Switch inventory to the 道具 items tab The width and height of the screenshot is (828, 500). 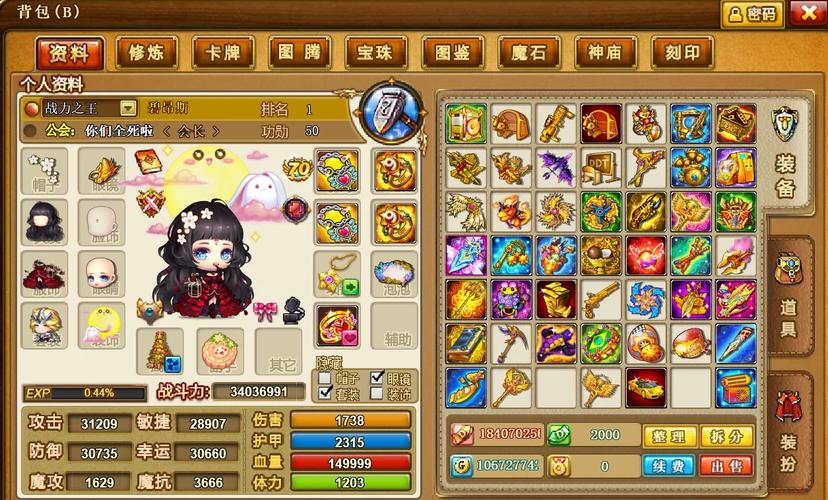pos(788,292)
